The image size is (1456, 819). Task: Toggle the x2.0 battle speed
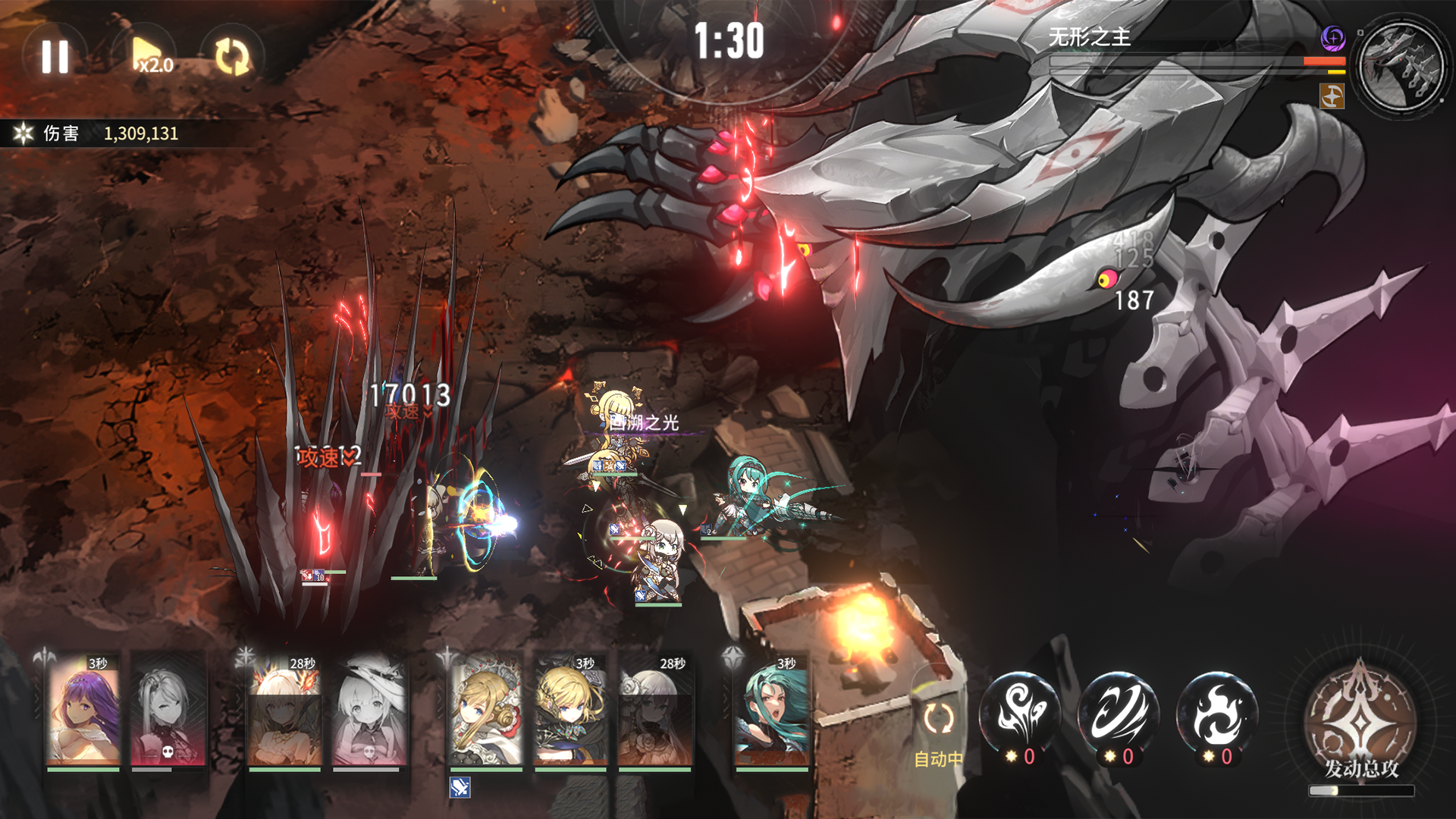[152, 56]
